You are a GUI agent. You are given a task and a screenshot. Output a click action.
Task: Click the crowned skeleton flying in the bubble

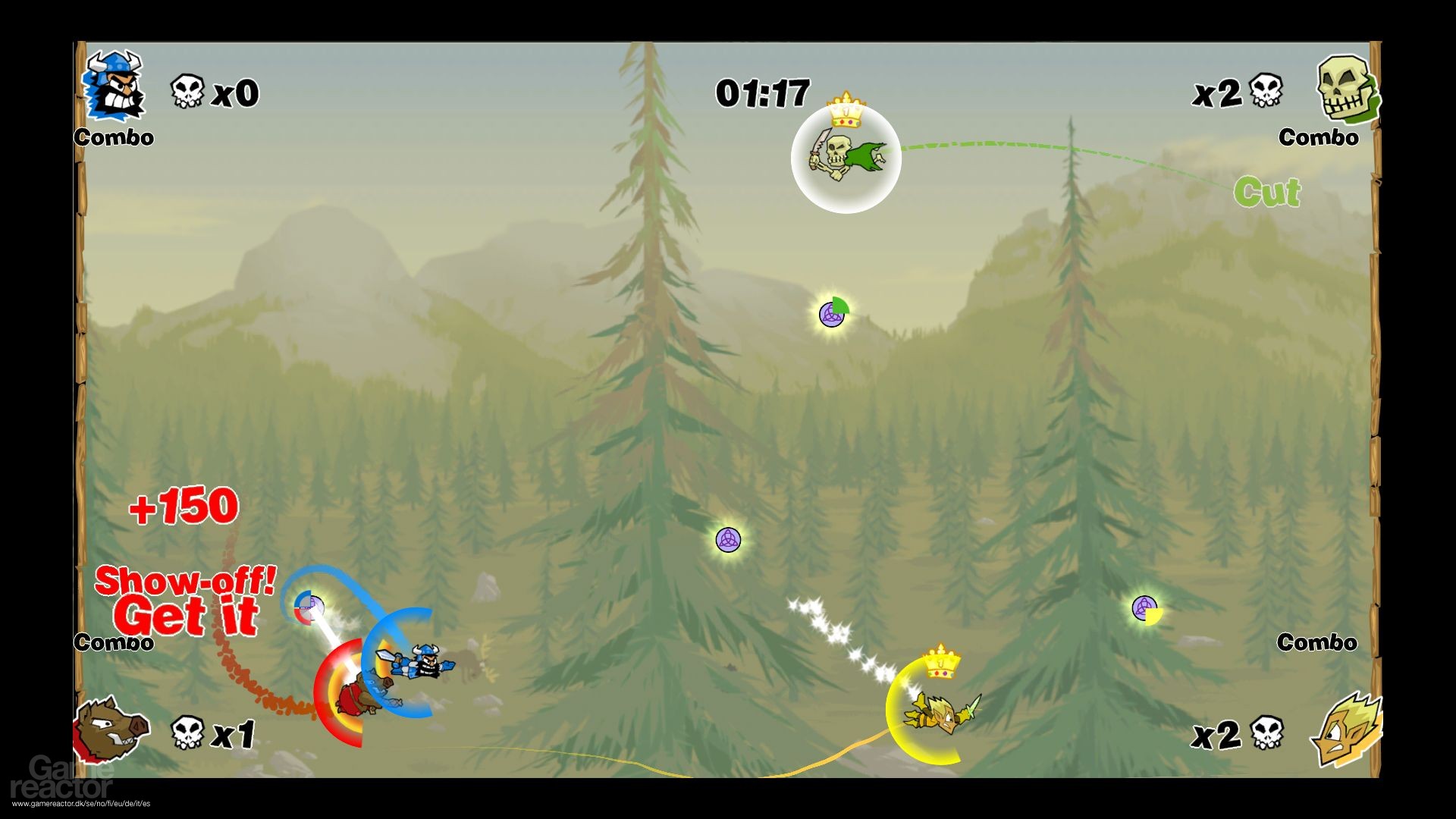coord(846,157)
